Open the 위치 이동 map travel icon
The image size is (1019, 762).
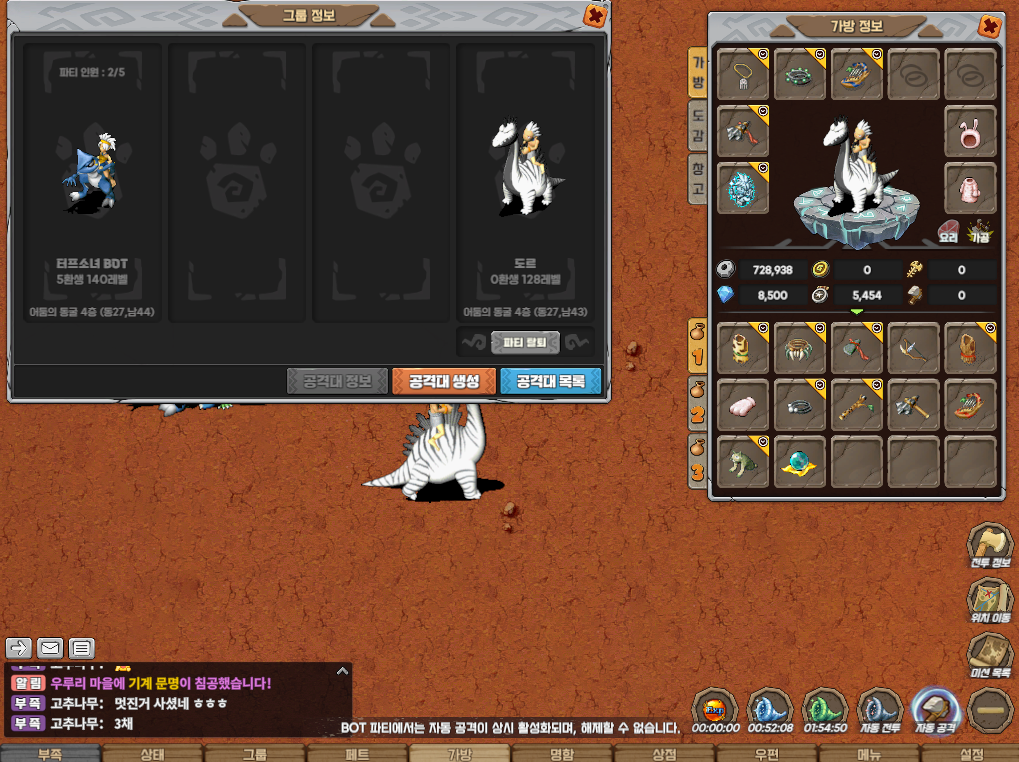(x=989, y=603)
